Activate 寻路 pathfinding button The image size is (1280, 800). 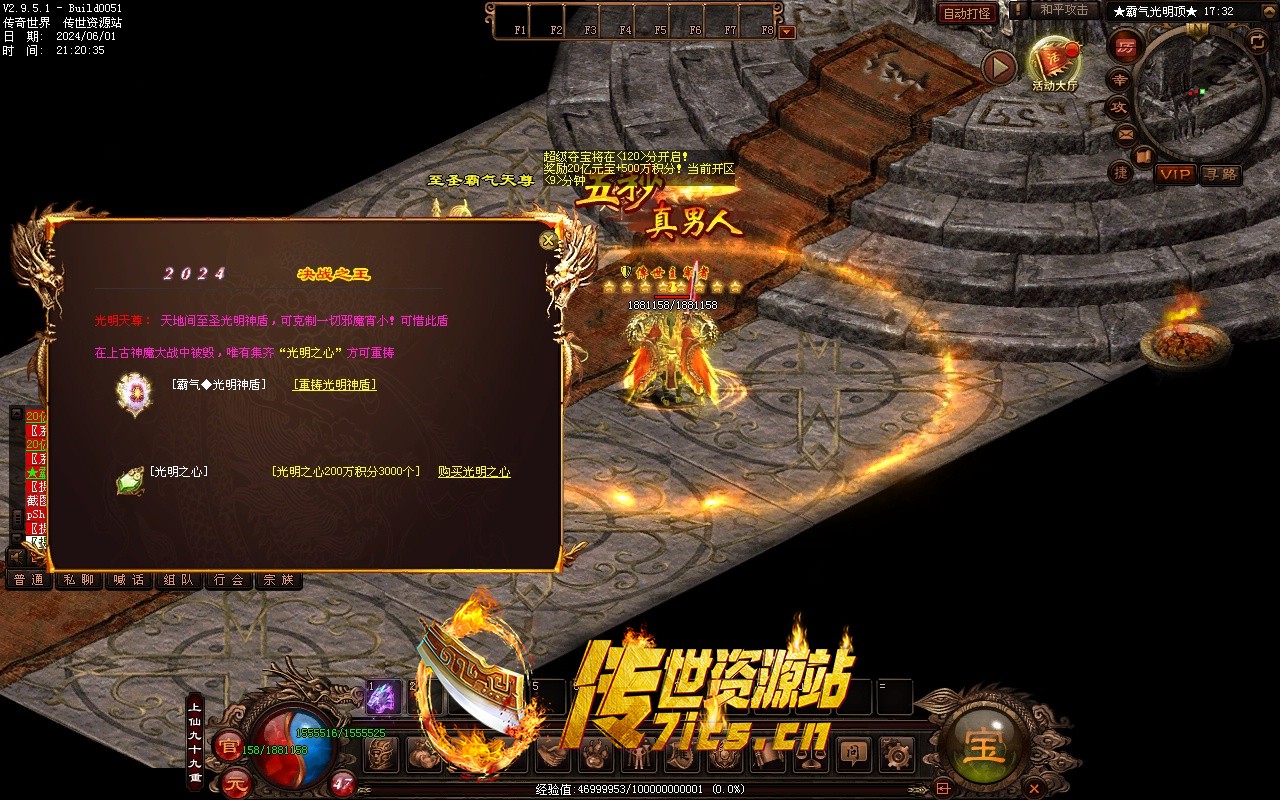tap(1220, 174)
